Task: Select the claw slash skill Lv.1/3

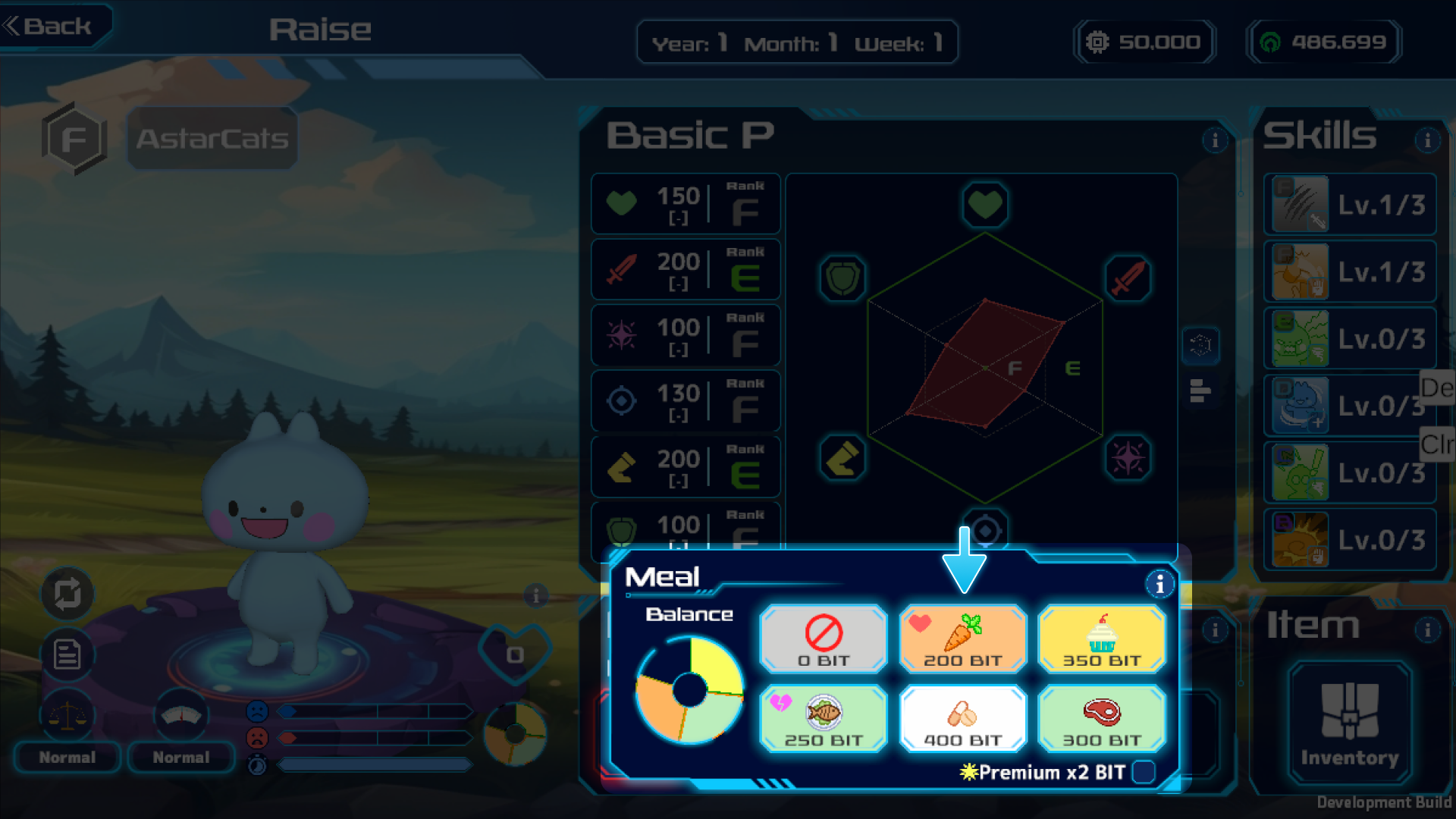Action: [1350, 205]
